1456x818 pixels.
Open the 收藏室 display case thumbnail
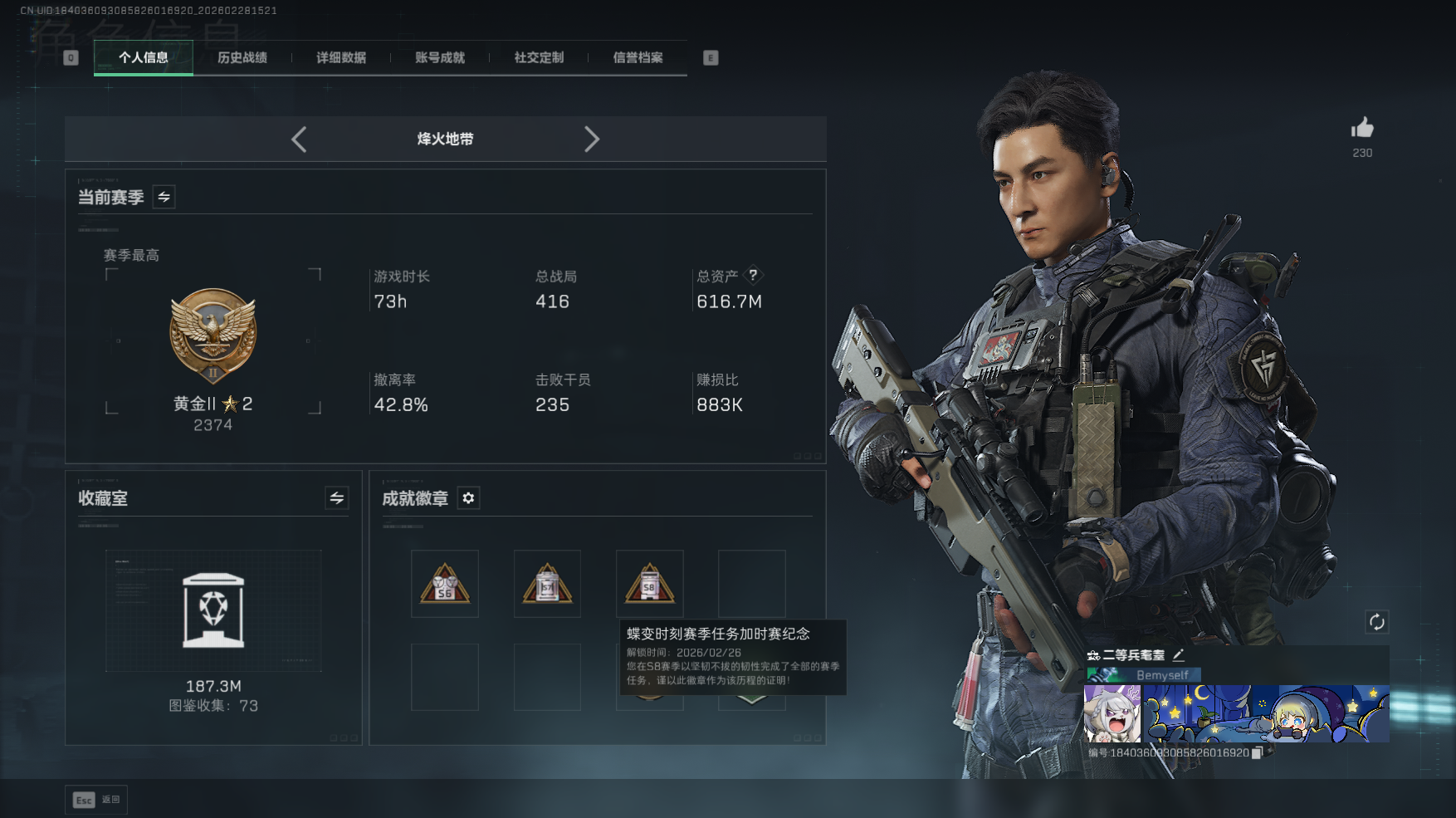[213, 610]
